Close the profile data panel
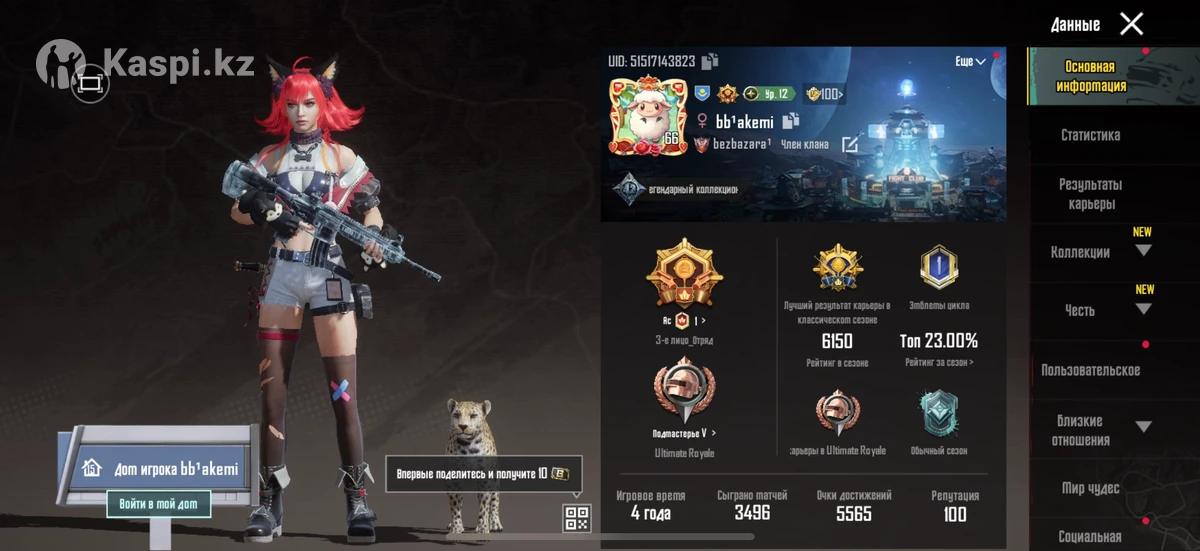This screenshot has height=551, width=1200. click(x=1131, y=24)
